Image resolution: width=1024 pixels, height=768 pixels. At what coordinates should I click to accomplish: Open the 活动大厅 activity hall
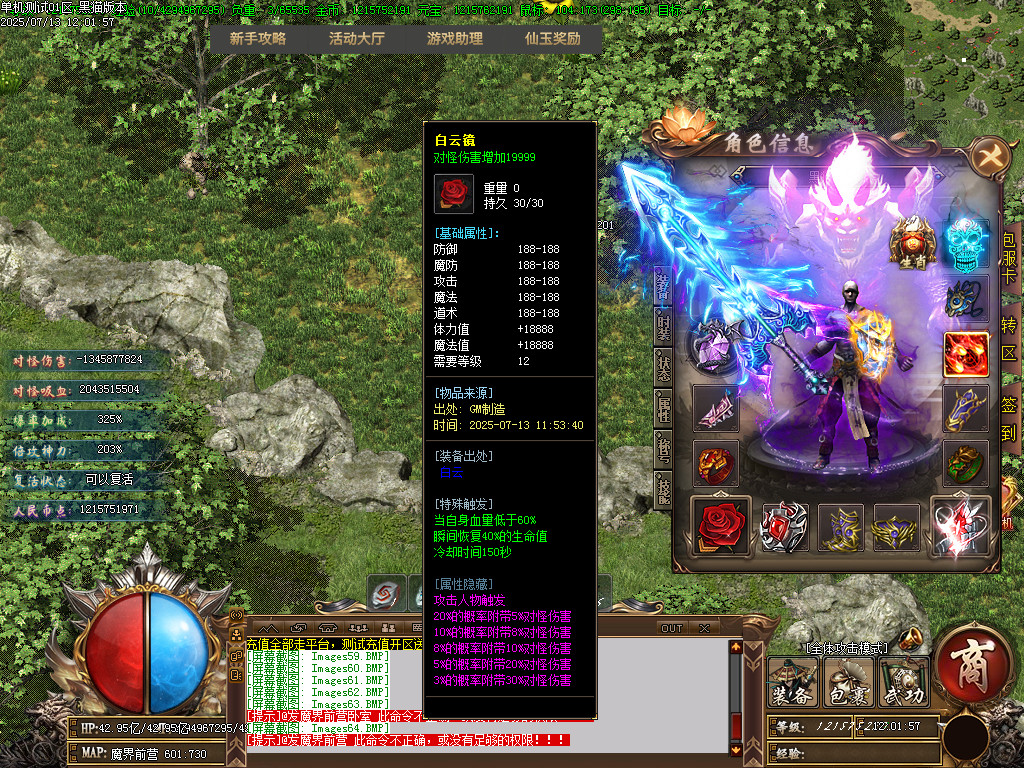[x=357, y=39]
